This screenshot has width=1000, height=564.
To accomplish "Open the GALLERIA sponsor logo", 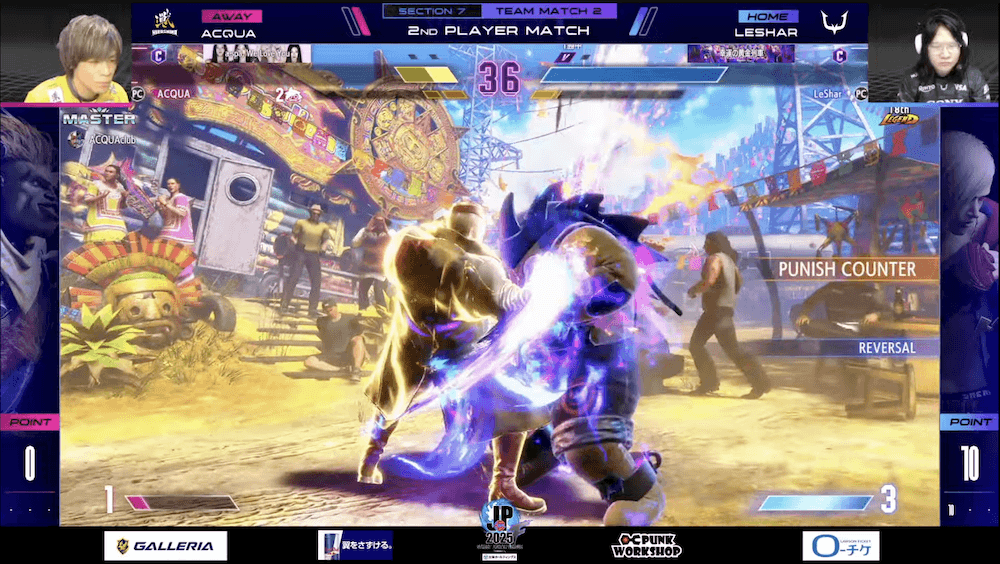I will 166,545.
